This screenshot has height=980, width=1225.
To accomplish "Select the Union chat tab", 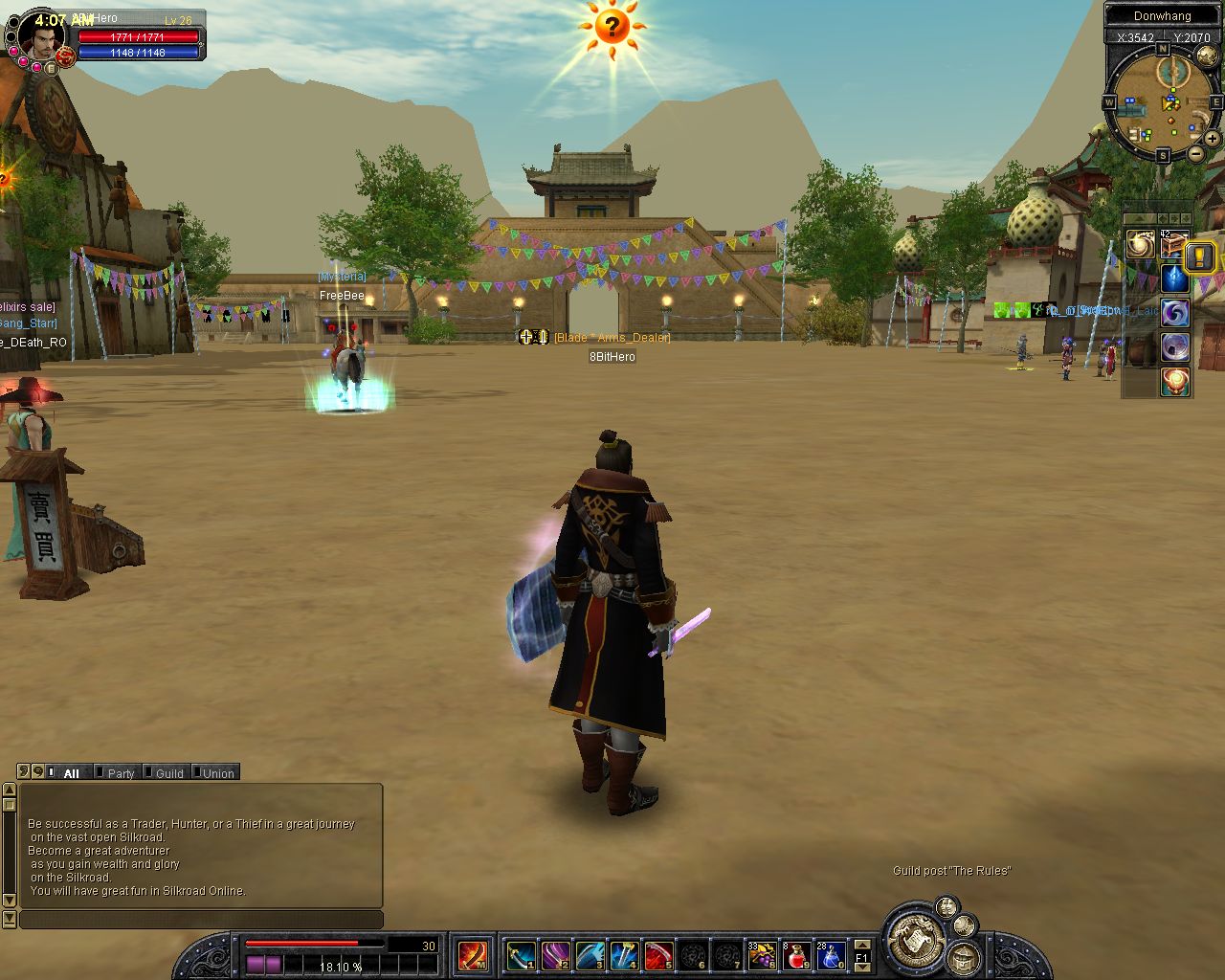I will [217, 773].
